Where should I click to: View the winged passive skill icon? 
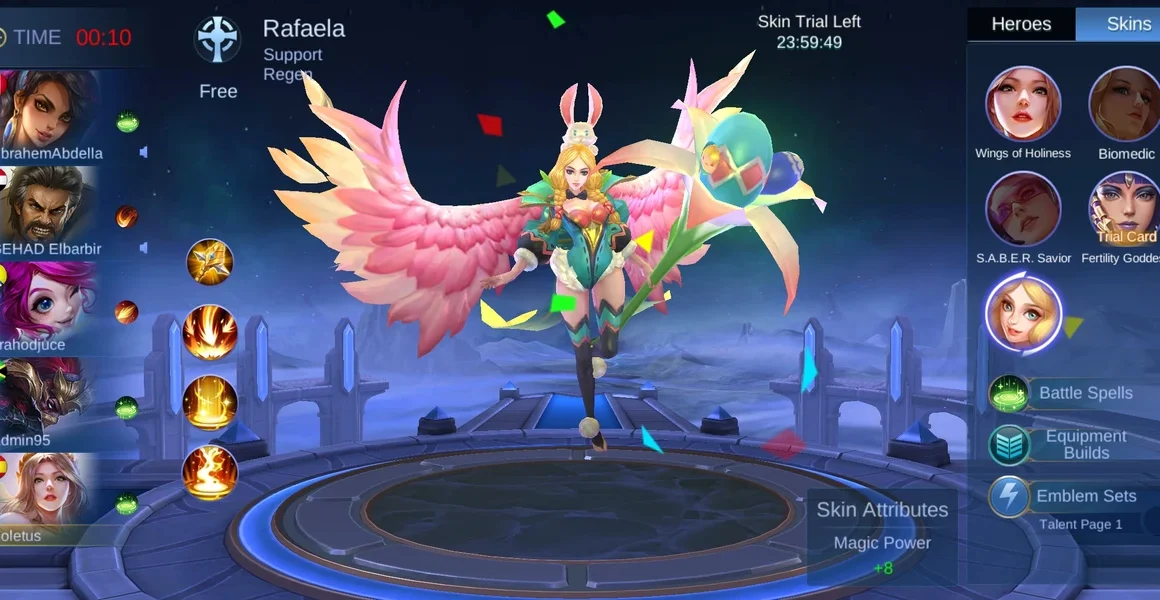coord(210,262)
